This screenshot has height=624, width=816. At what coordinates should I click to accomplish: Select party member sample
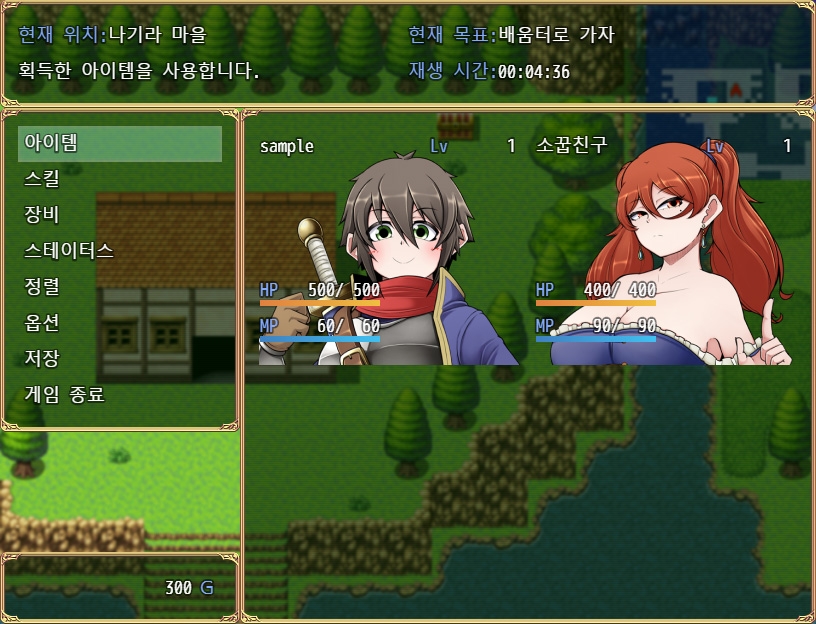click(x=388, y=250)
